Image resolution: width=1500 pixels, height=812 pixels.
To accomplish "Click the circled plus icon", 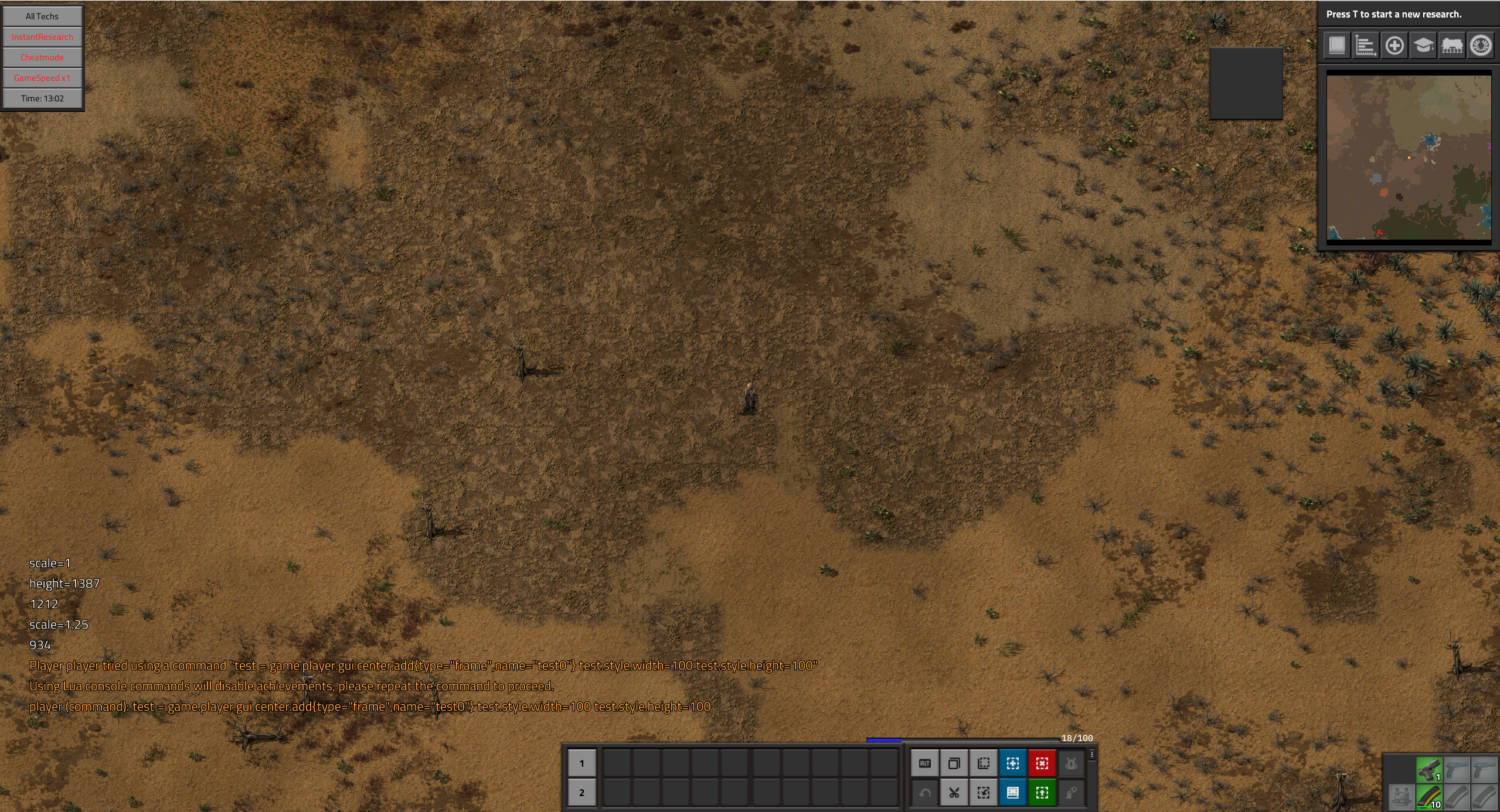I will (1394, 45).
